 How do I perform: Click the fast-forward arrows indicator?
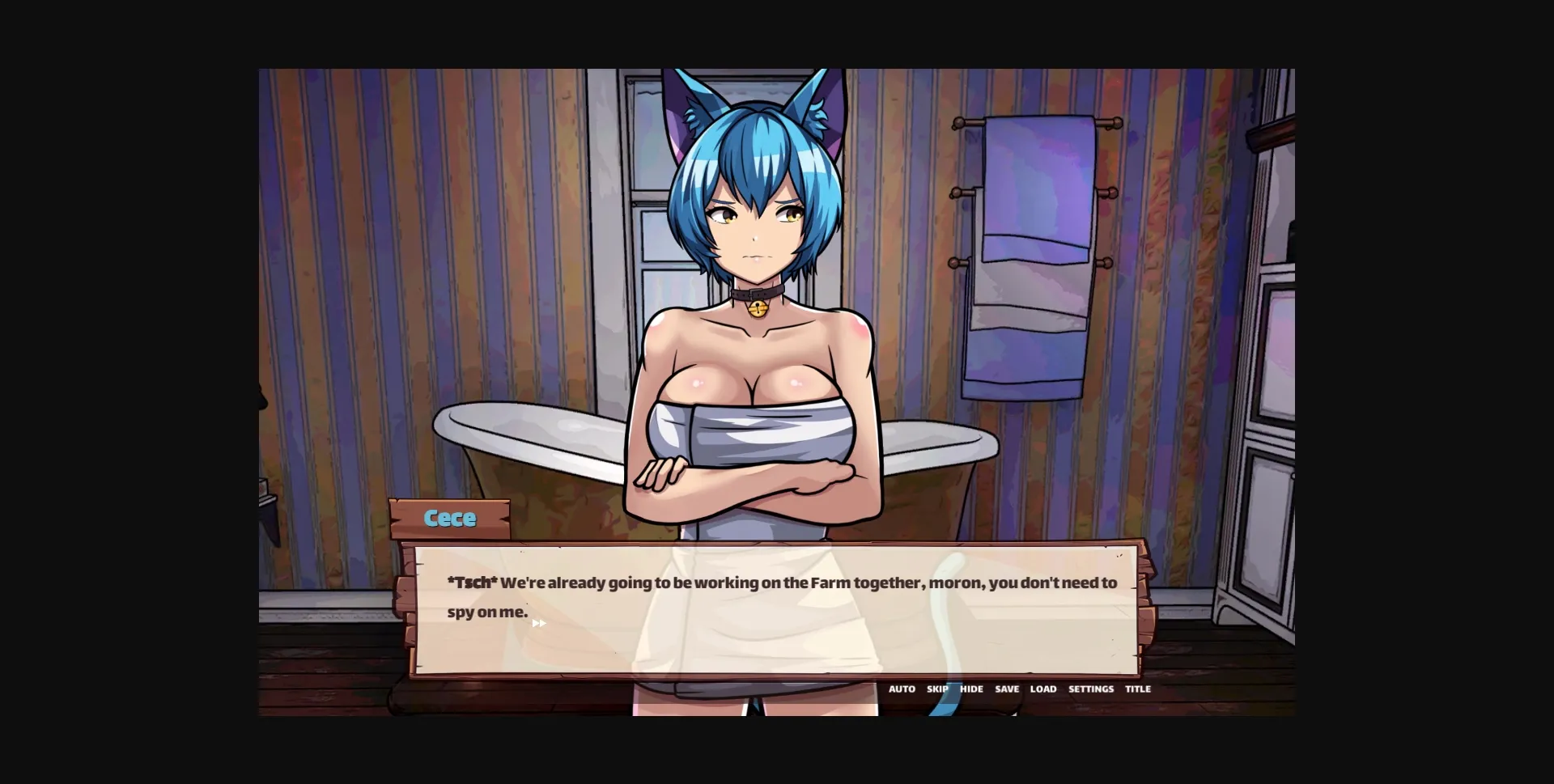[x=541, y=622]
